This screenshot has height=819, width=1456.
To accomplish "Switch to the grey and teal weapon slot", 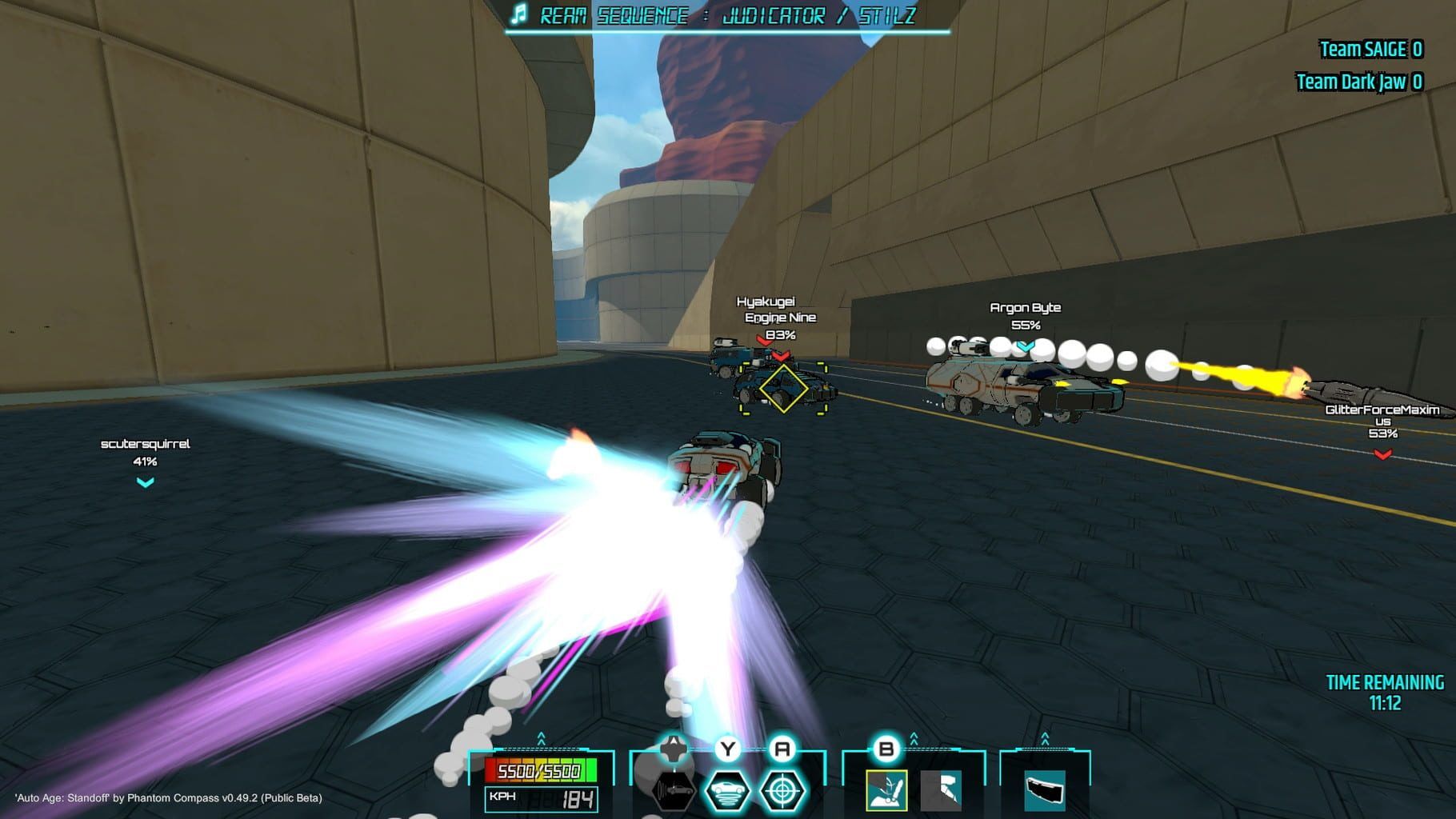I will (x=941, y=790).
